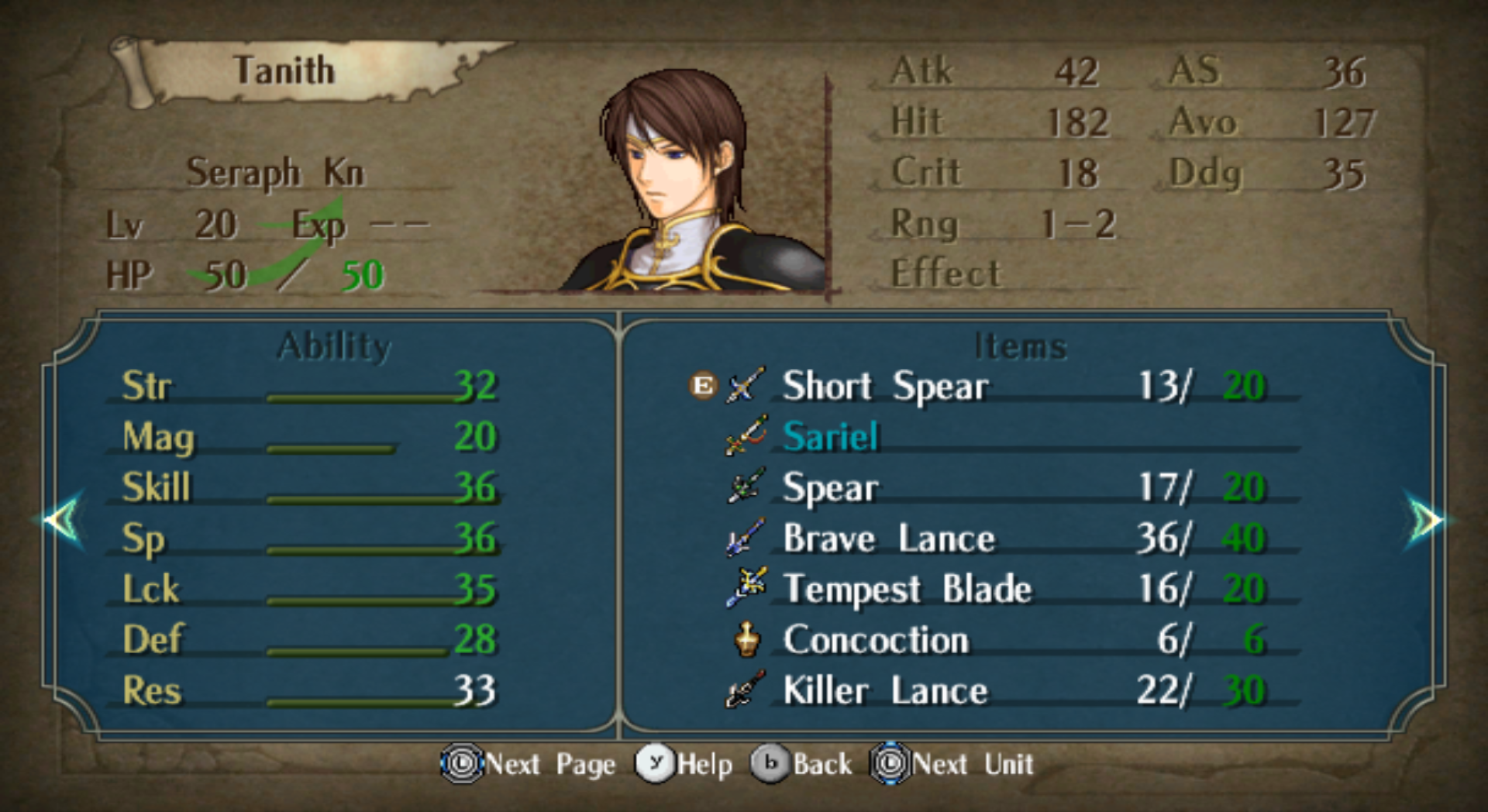The image size is (1488, 812).
Task: Select the Tempest Blade item
Action: [907, 589]
